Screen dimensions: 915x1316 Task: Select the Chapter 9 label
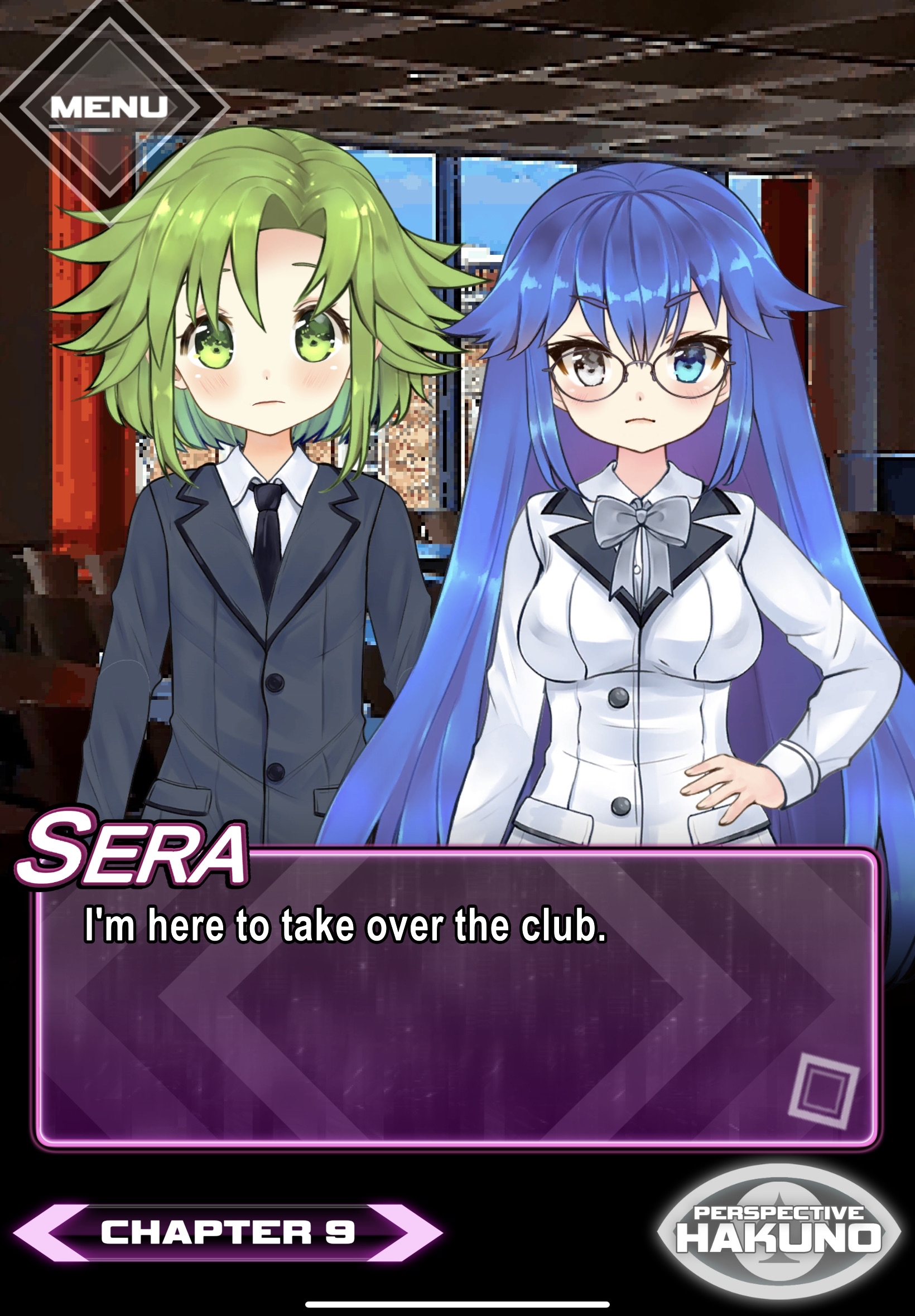[228, 1232]
